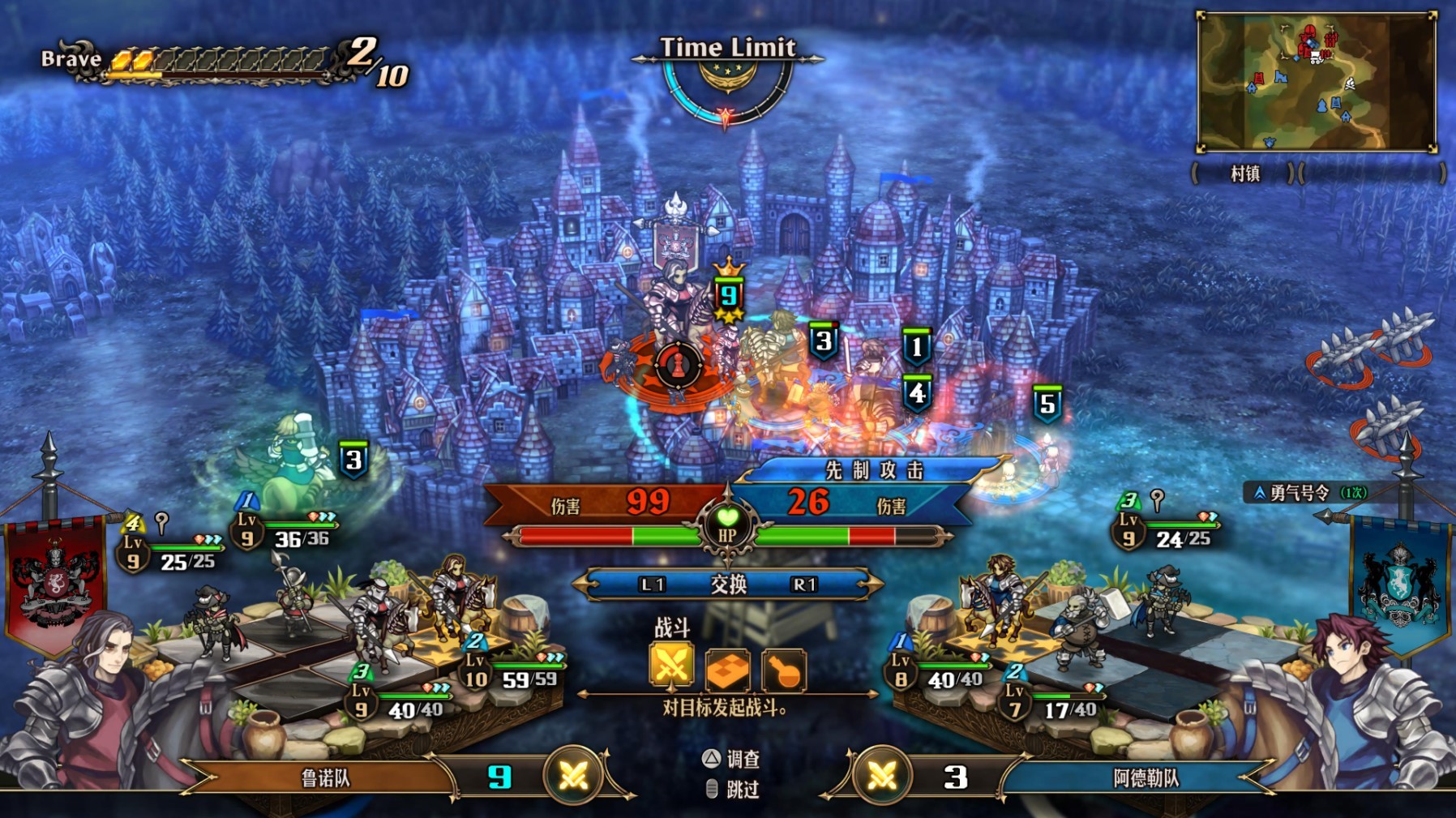Click the 交换 swap bar
The height and width of the screenshot is (818, 1456).
pos(727,584)
